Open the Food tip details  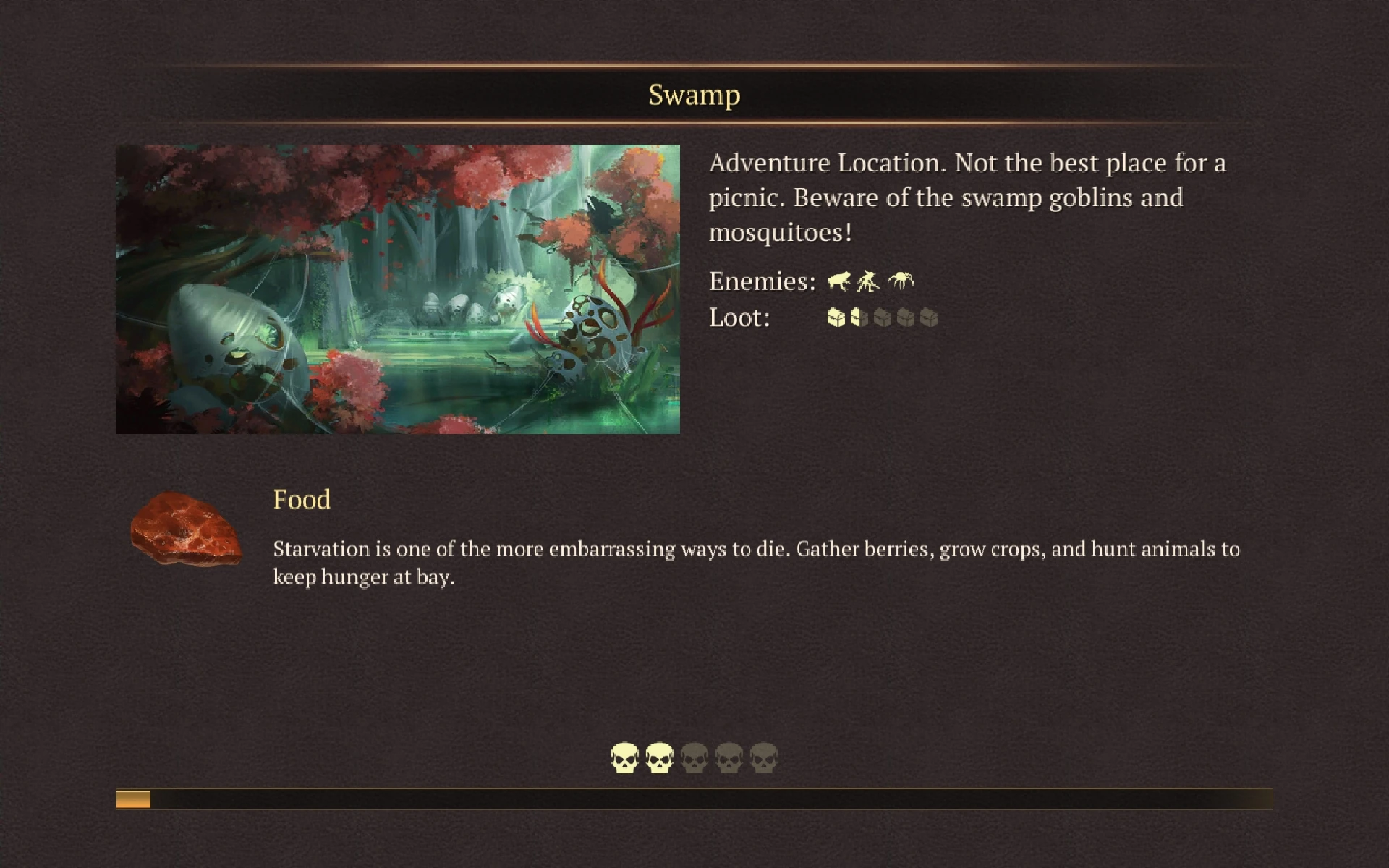tap(302, 500)
